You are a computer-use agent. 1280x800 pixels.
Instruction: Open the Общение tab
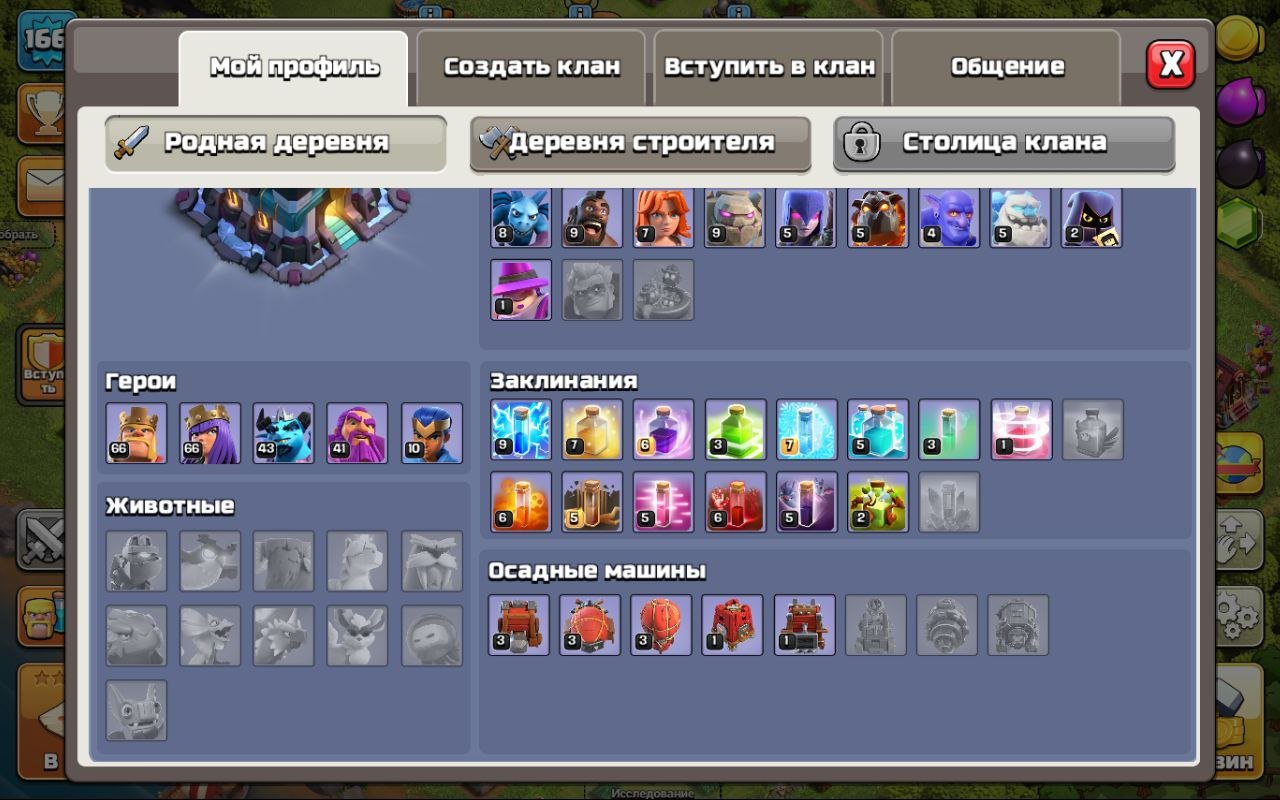[1008, 66]
